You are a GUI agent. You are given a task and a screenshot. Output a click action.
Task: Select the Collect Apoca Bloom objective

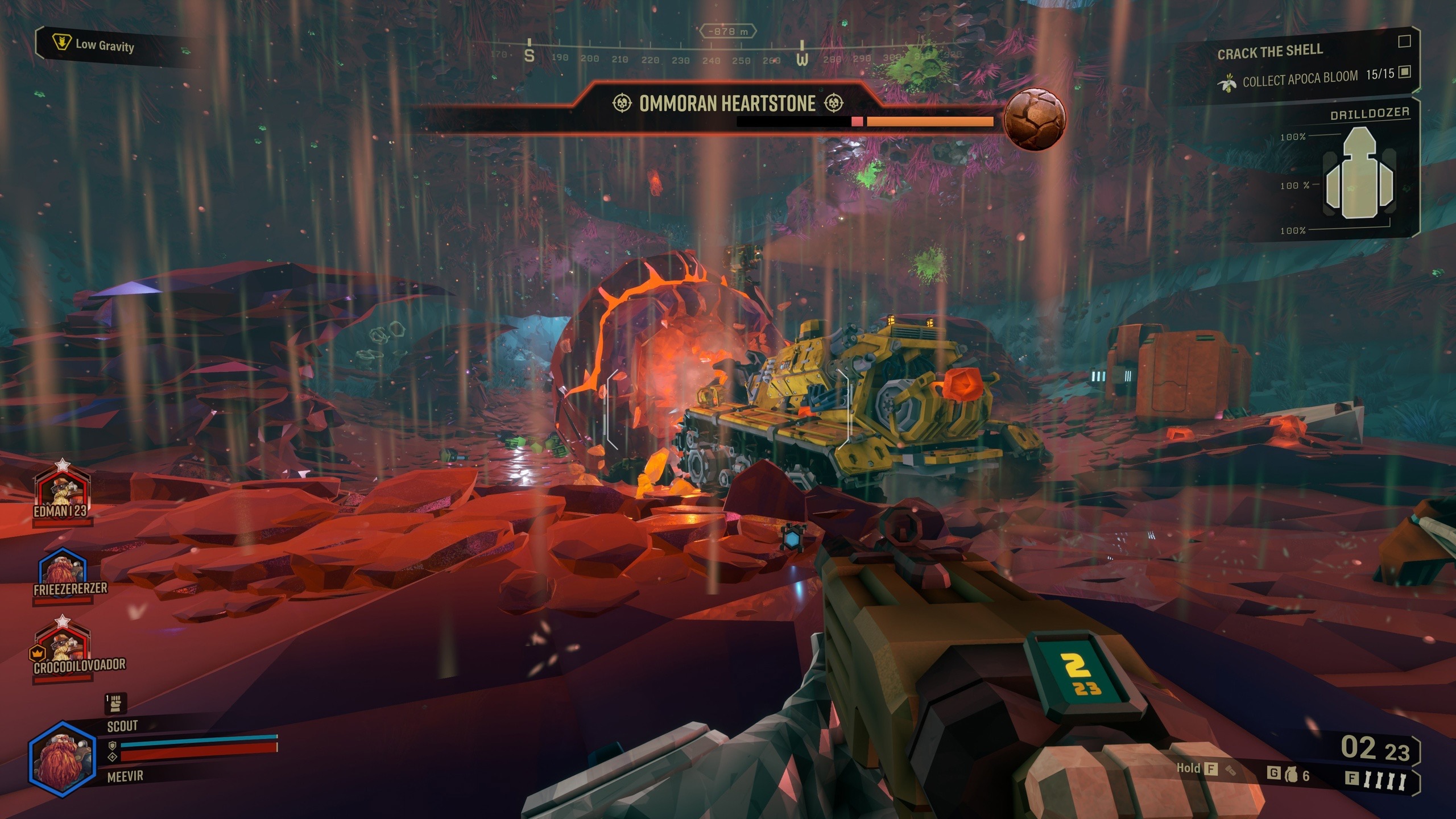click(1300, 79)
